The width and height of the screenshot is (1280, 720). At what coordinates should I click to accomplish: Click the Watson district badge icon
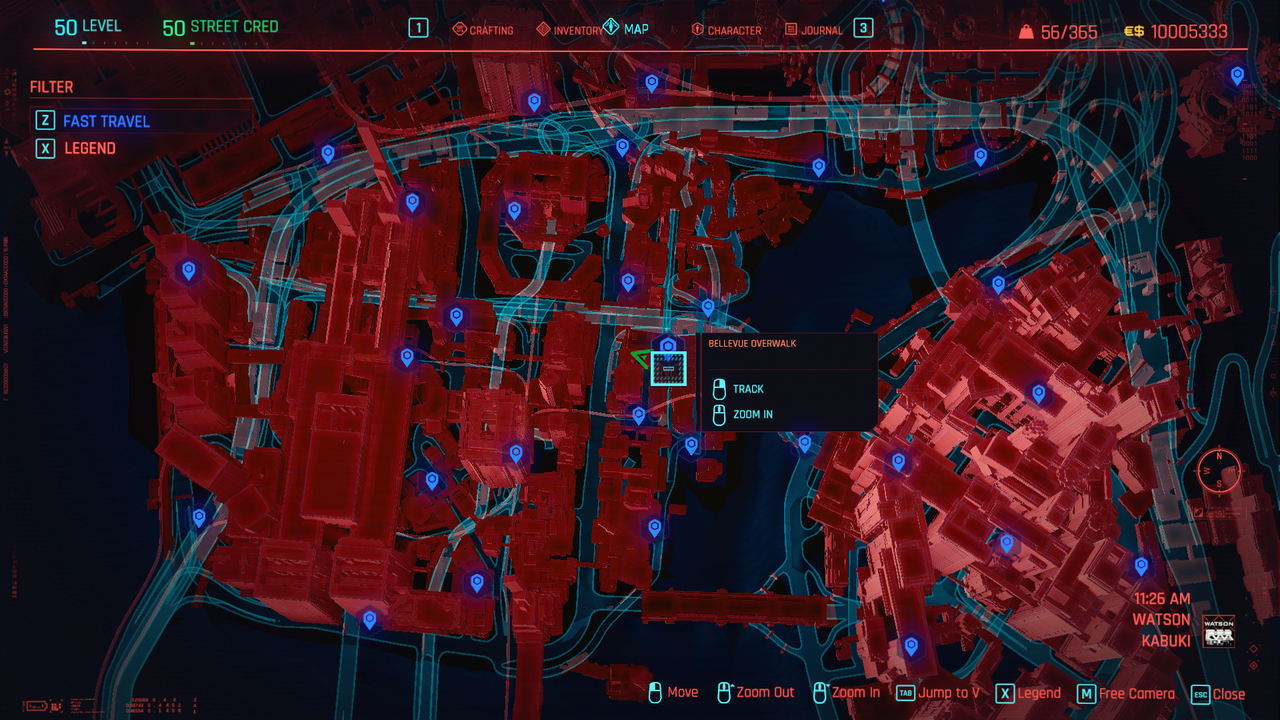1218,632
